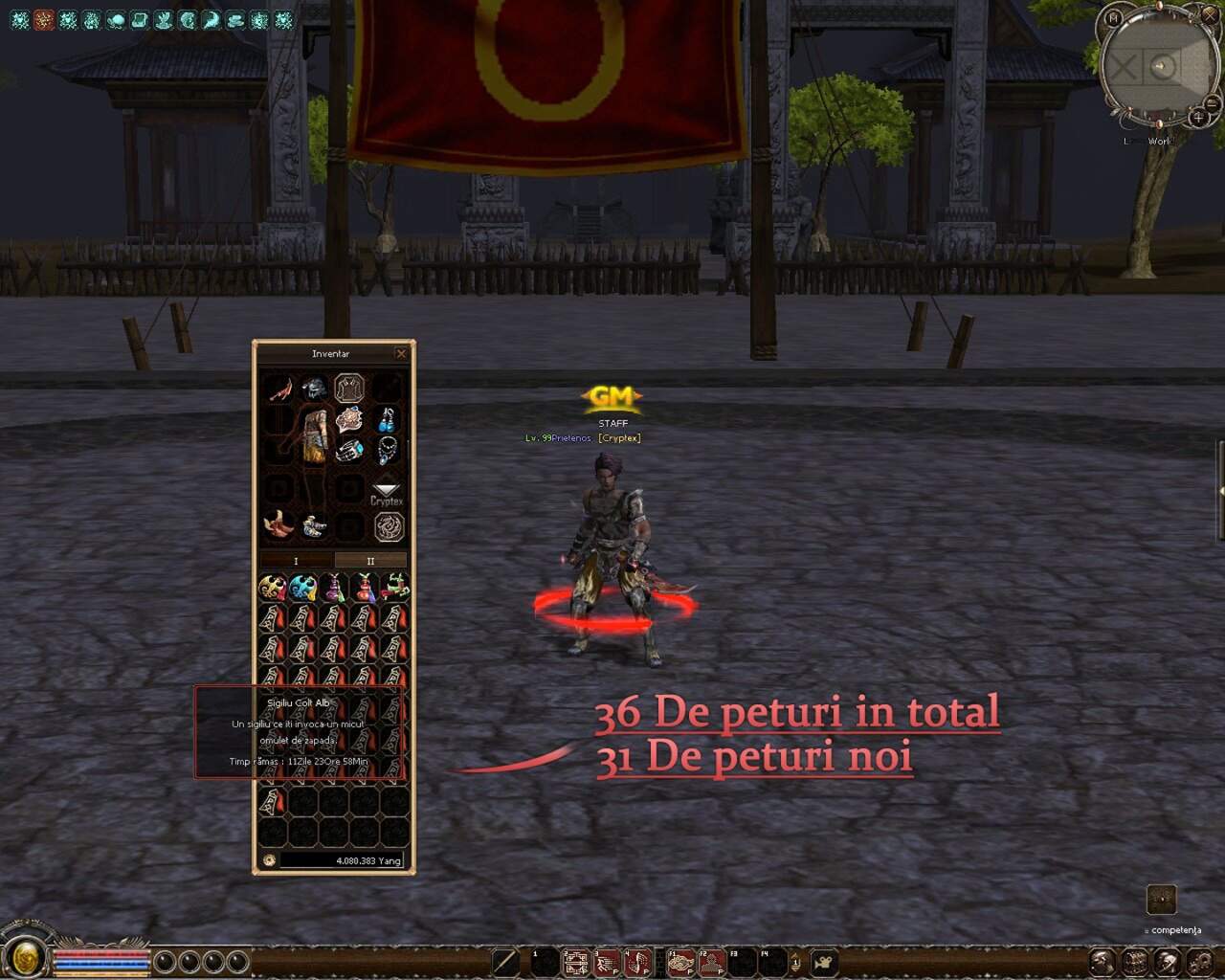Open the dragon seal icon in Inventar window
The width and height of the screenshot is (1225, 980).
click(x=390, y=524)
